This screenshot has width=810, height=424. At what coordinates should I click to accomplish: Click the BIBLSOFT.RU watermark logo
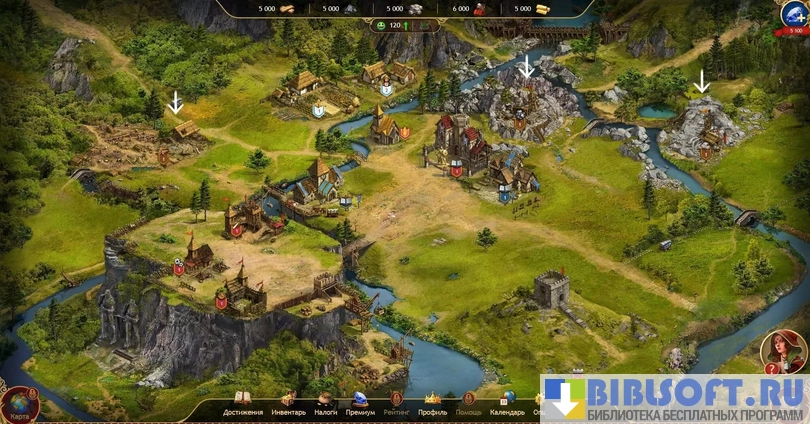coord(675,399)
